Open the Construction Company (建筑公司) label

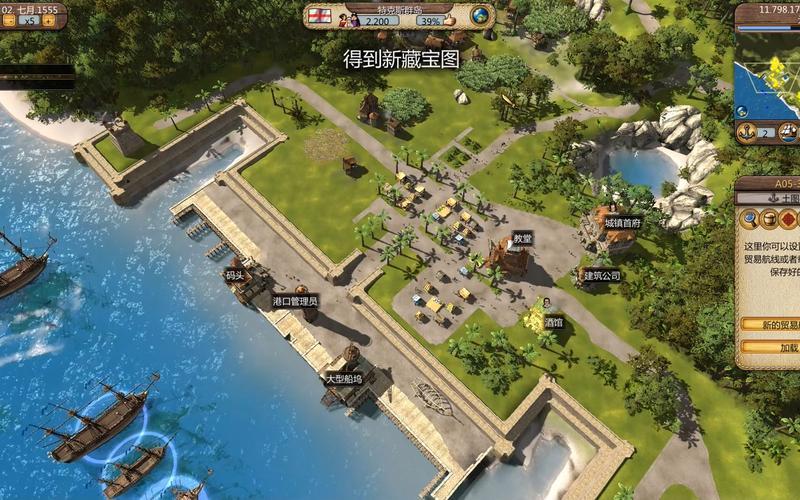click(x=601, y=274)
